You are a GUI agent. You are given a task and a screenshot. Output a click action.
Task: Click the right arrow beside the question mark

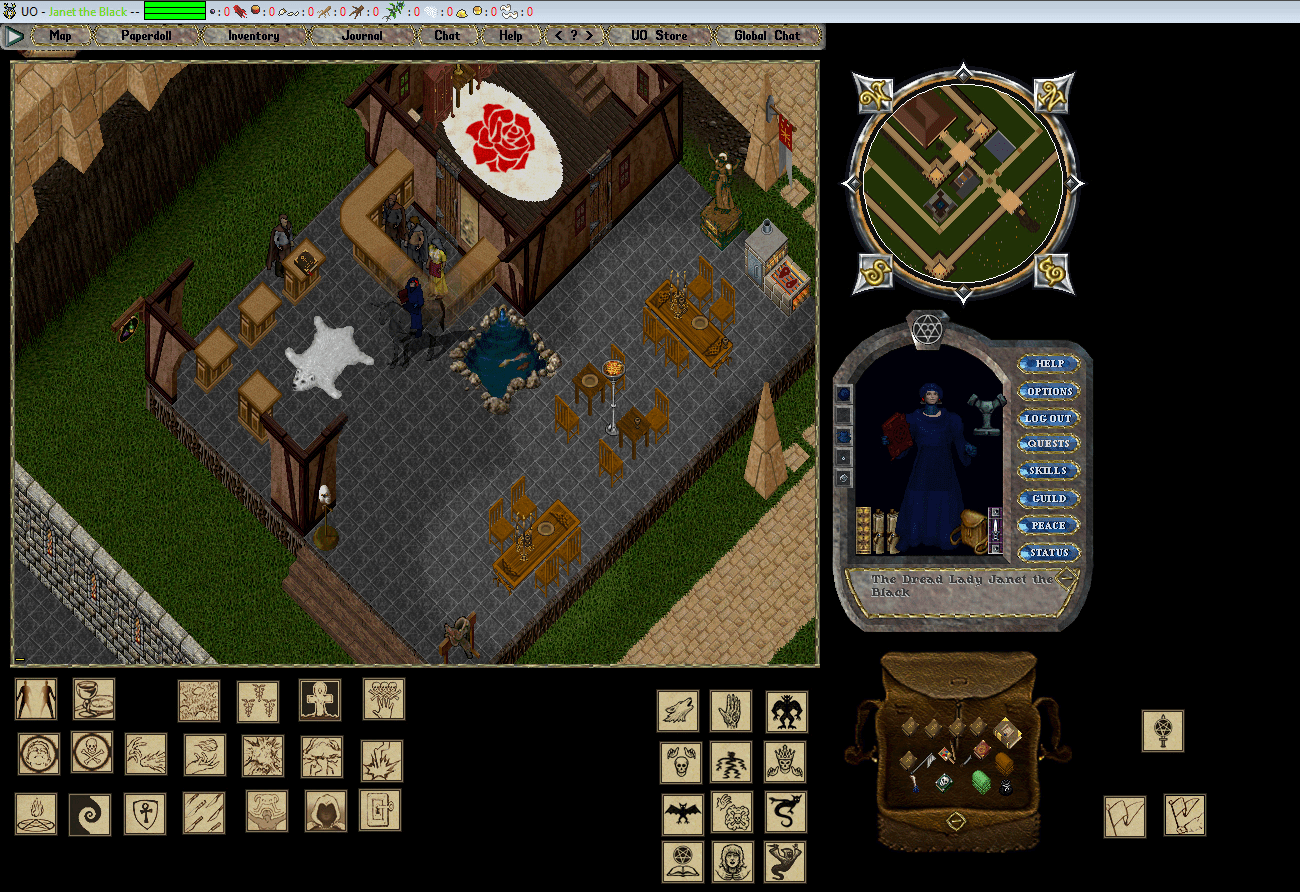pos(591,35)
